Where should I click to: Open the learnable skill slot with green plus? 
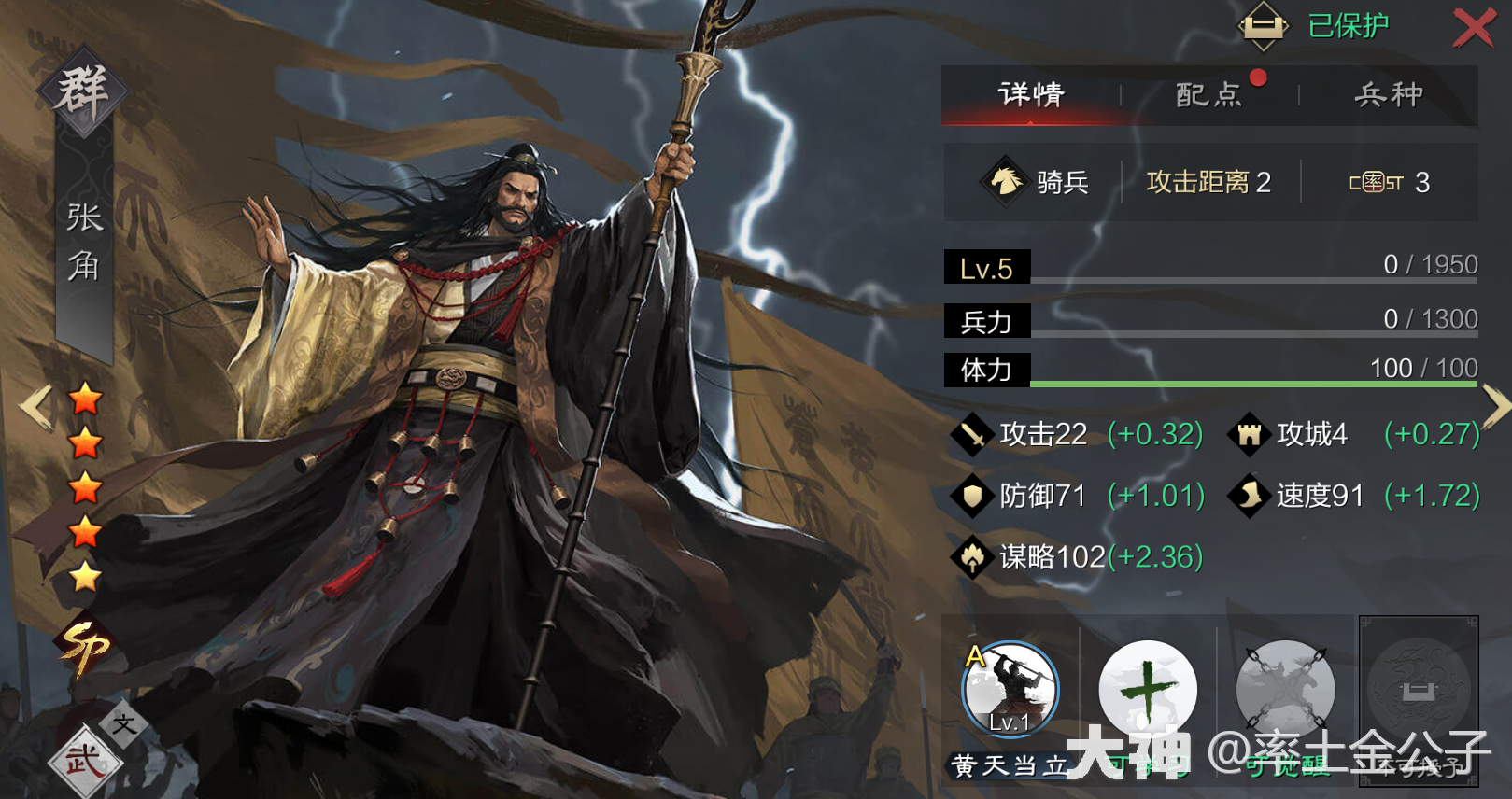coord(1148,691)
